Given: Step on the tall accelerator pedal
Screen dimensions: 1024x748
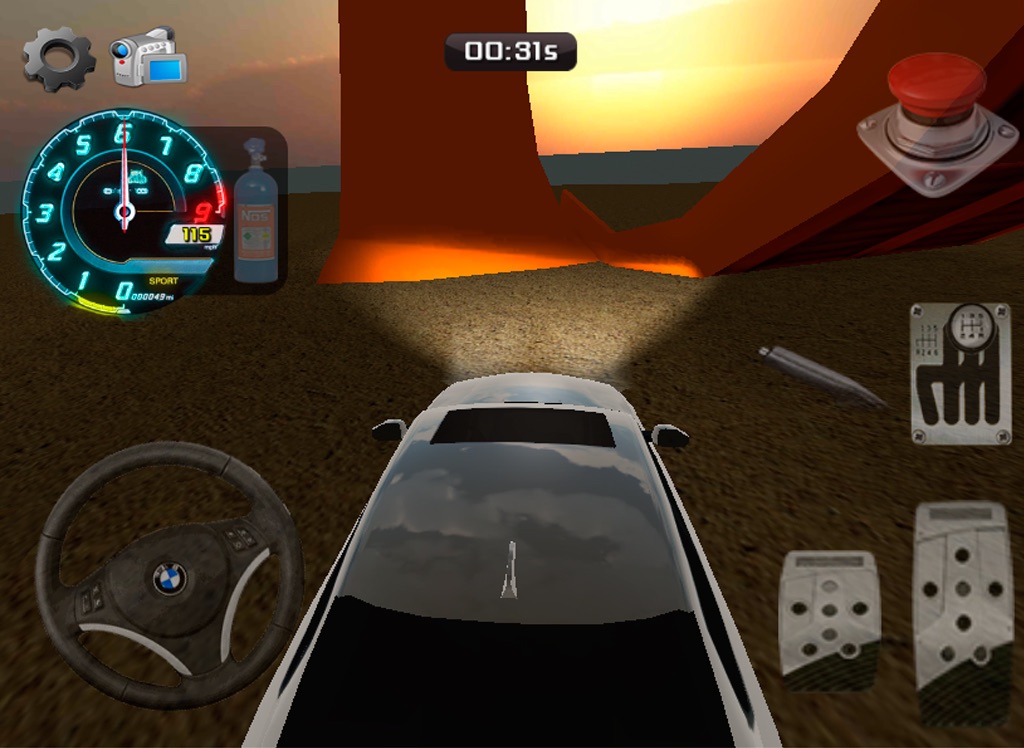Looking at the screenshot, I should (962, 609).
